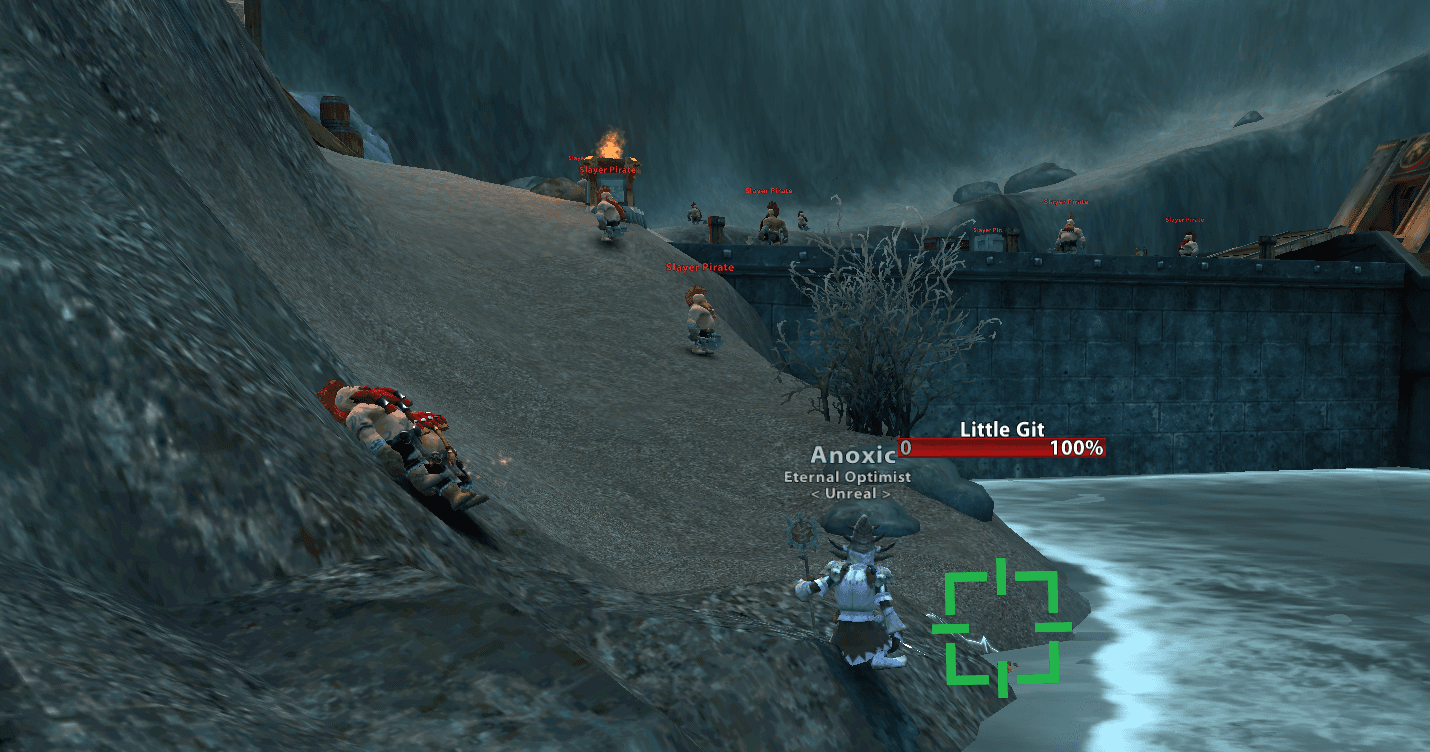Target the Anoxic player nameplate

coord(851,456)
